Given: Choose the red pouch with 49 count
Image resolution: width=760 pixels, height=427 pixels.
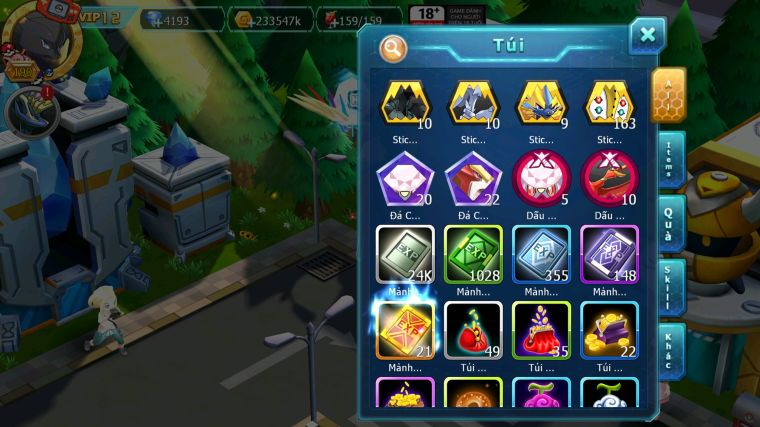Looking at the screenshot, I should [473, 329].
